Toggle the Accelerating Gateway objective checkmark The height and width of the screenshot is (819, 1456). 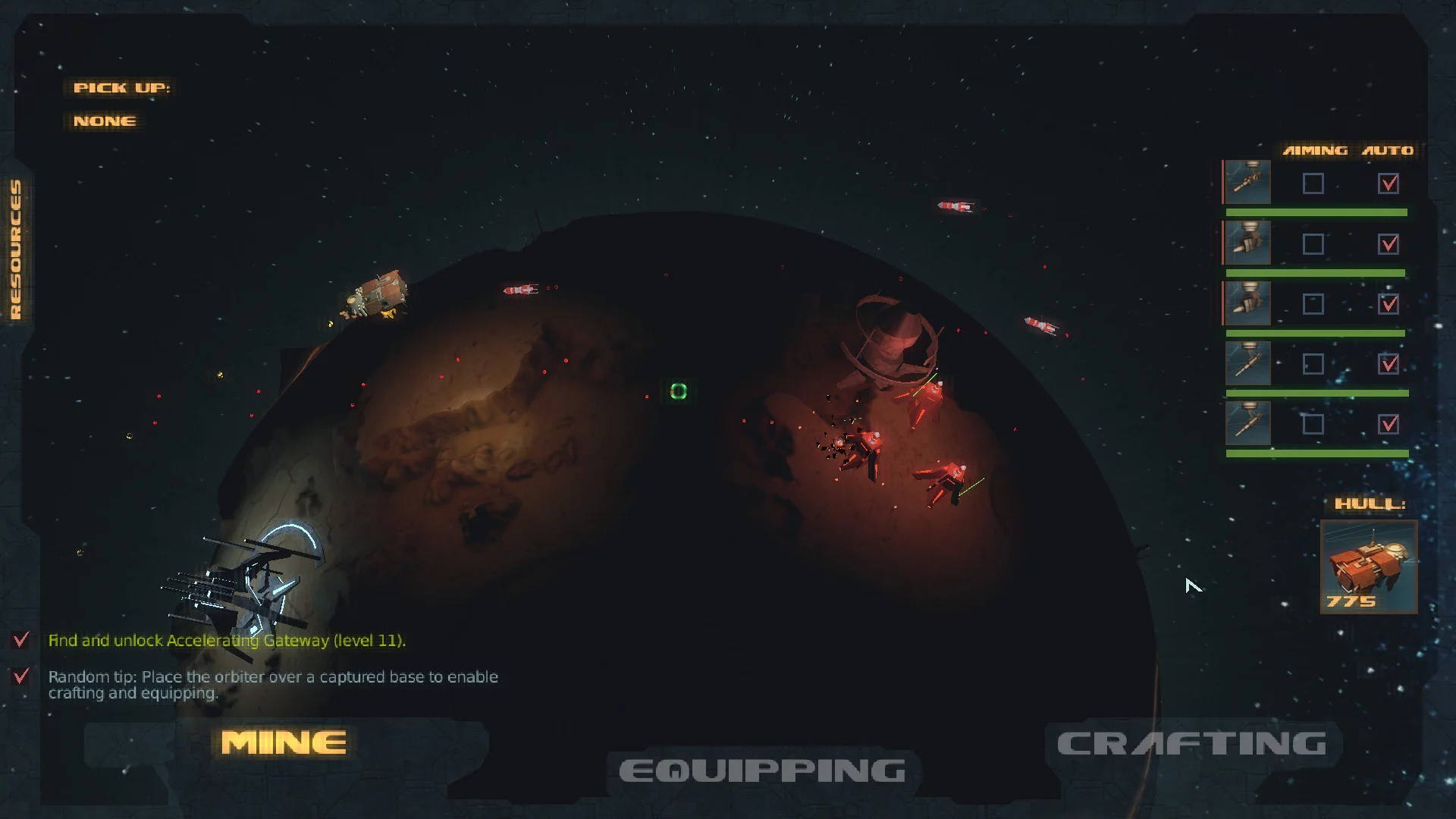coord(21,640)
